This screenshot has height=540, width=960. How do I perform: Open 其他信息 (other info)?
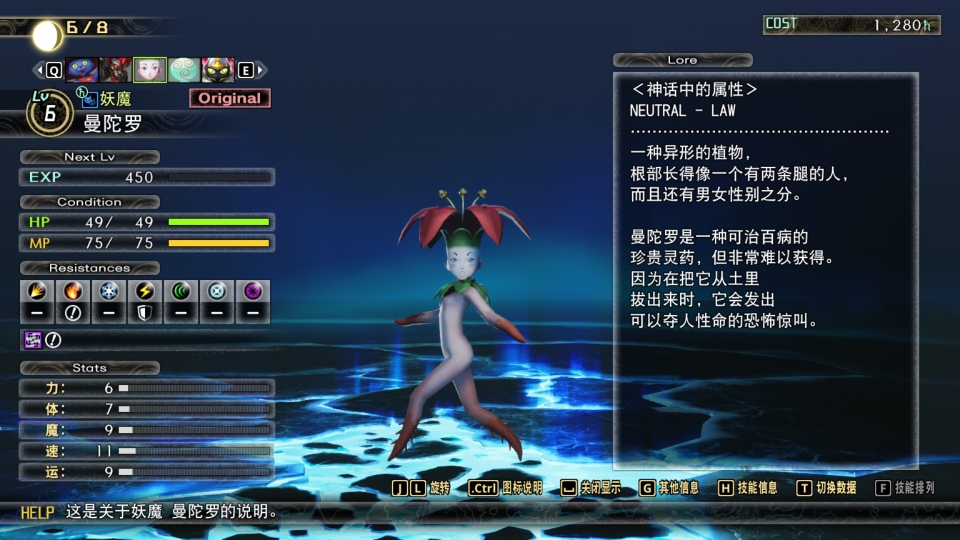coord(670,488)
